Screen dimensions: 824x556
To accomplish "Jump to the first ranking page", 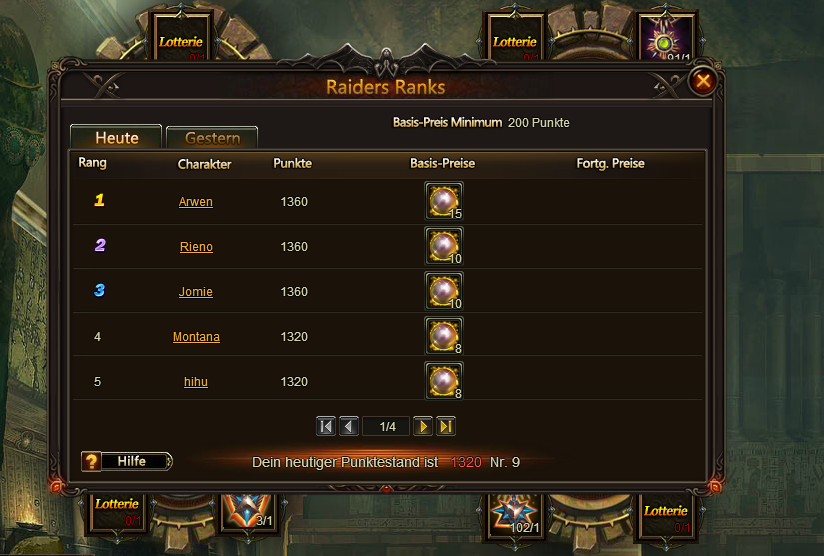I will [326, 427].
